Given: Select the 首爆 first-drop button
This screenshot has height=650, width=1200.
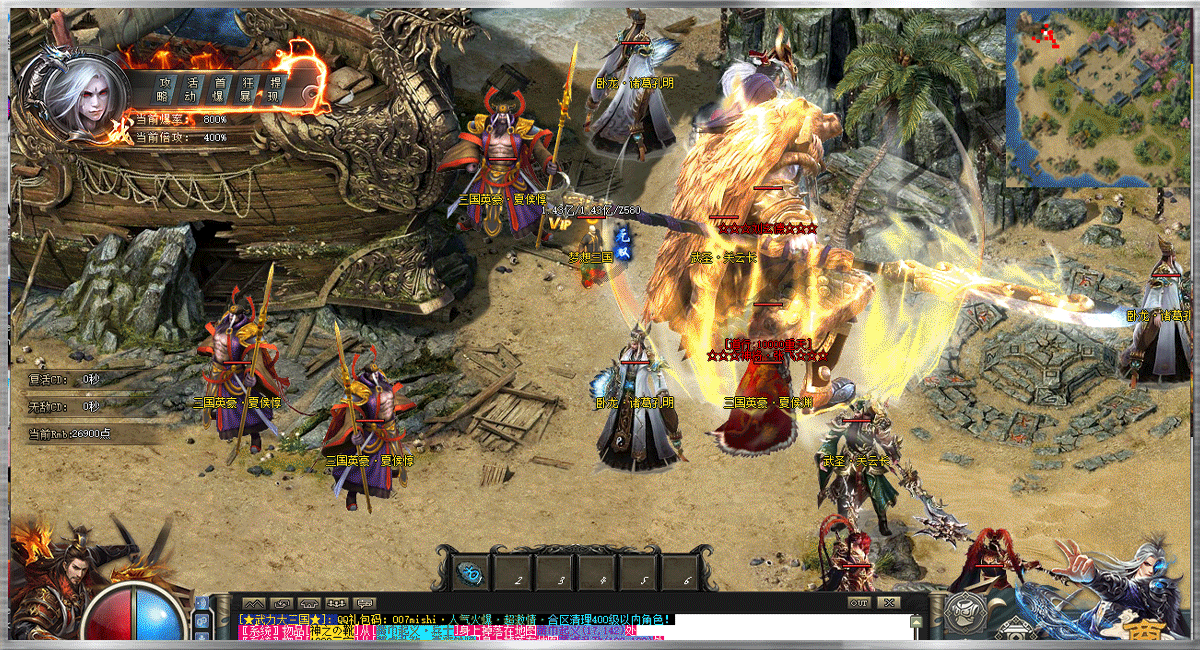Looking at the screenshot, I should click(219, 89).
